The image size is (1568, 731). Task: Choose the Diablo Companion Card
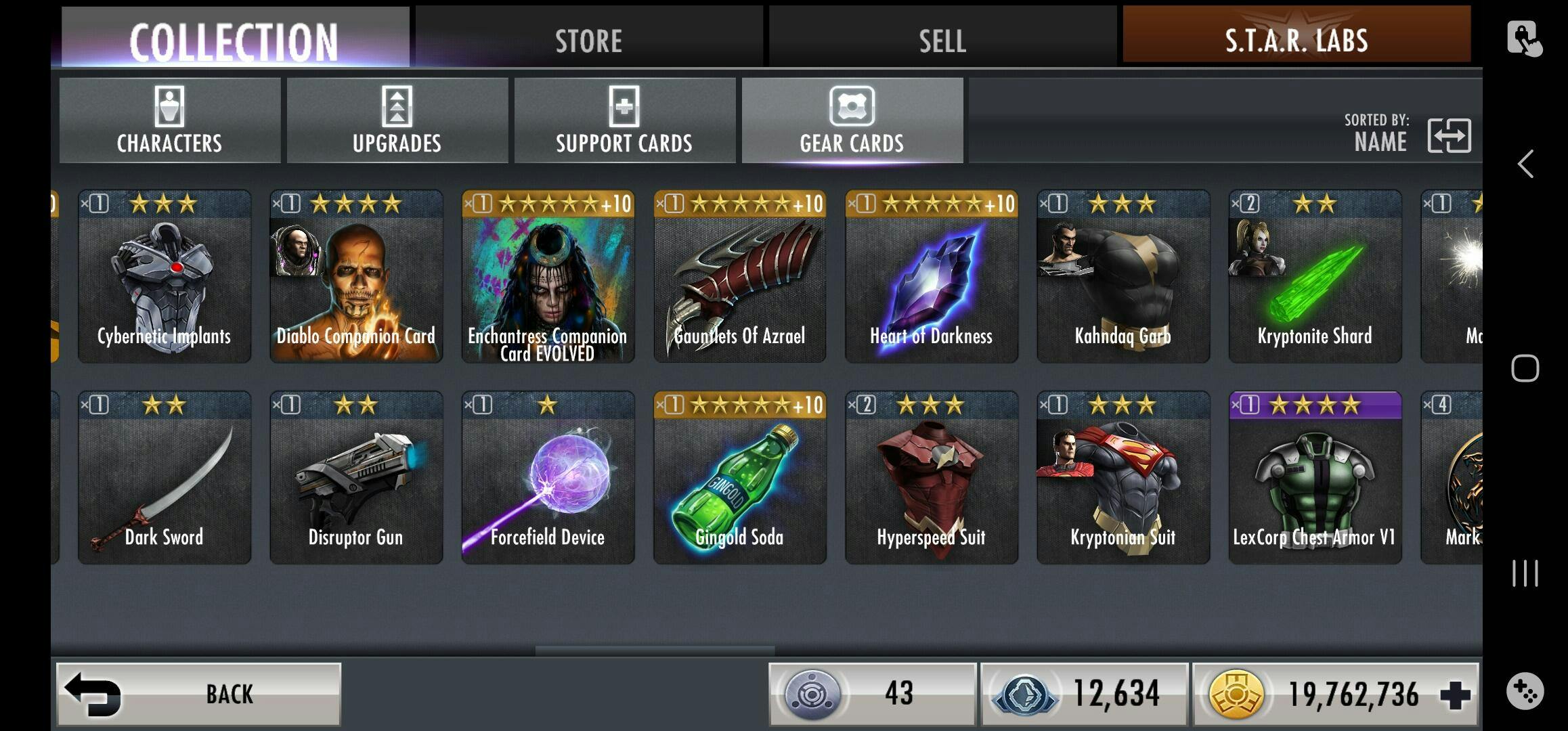click(356, 276)
